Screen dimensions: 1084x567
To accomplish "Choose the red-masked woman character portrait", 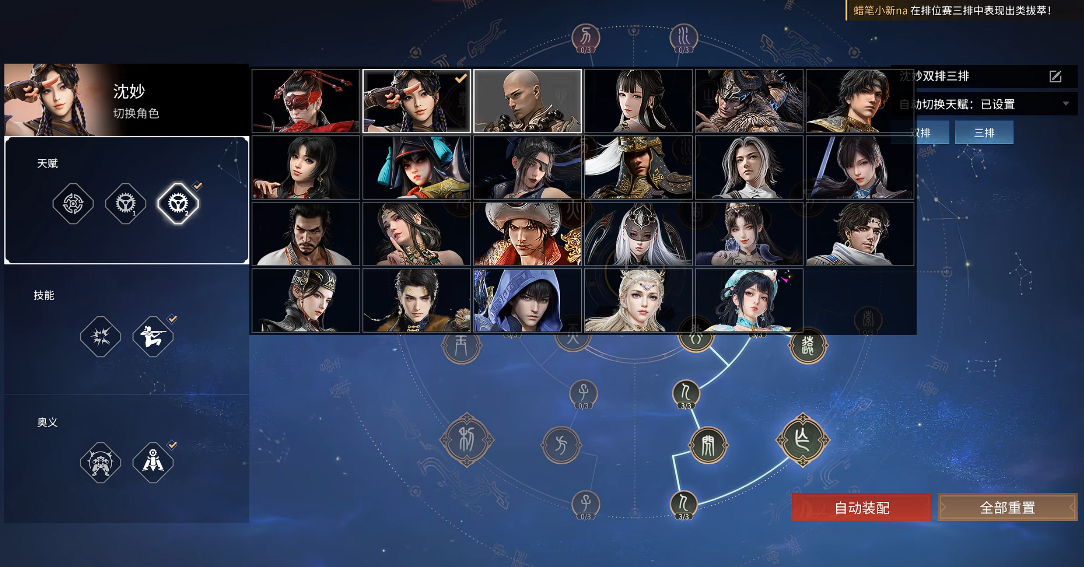I will point(305,101).
